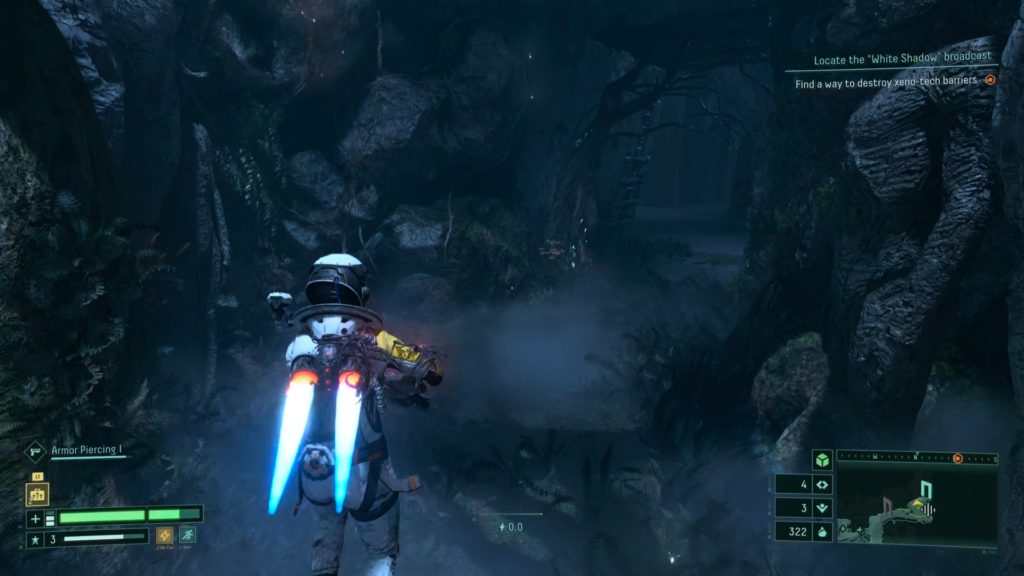
Task: Click the orange hexagon objective marker icon
Action: pyautogui.click(x=990, y=80)
